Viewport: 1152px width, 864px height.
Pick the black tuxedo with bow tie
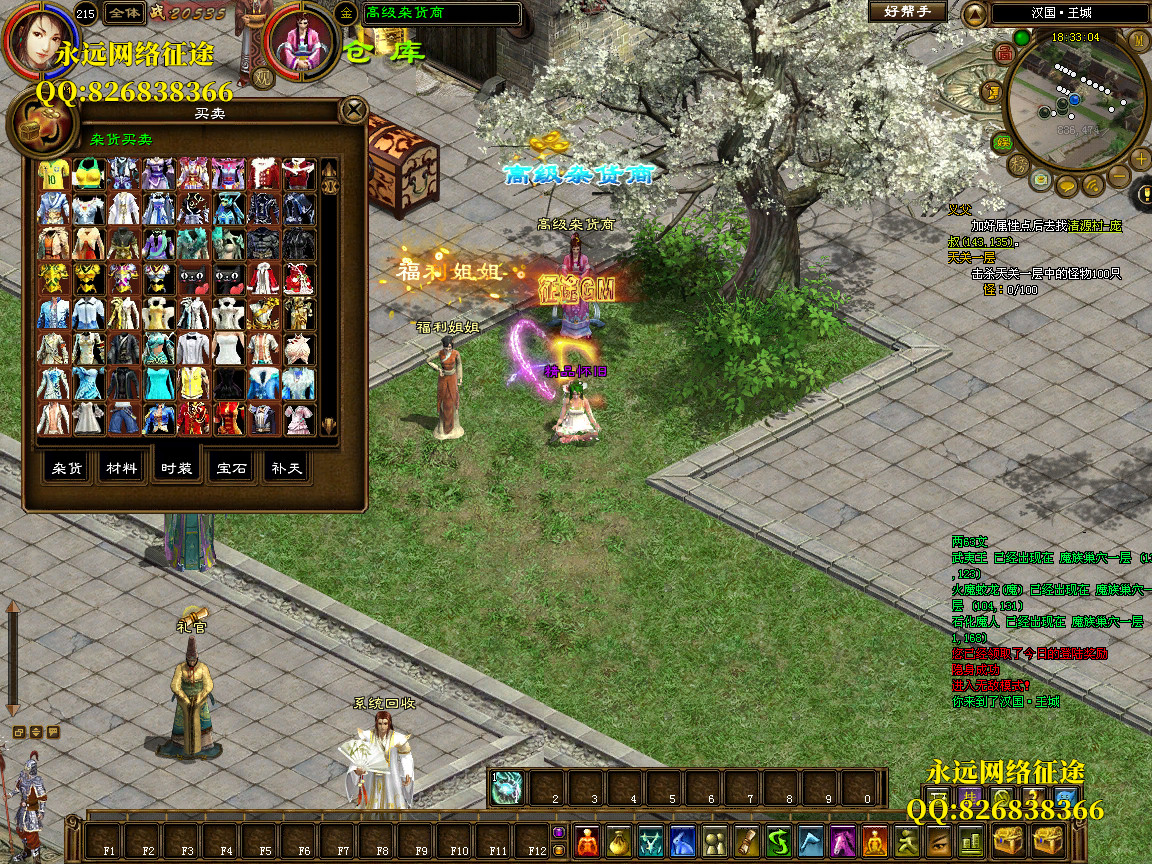pyautogui.click(x=193, y=349)
